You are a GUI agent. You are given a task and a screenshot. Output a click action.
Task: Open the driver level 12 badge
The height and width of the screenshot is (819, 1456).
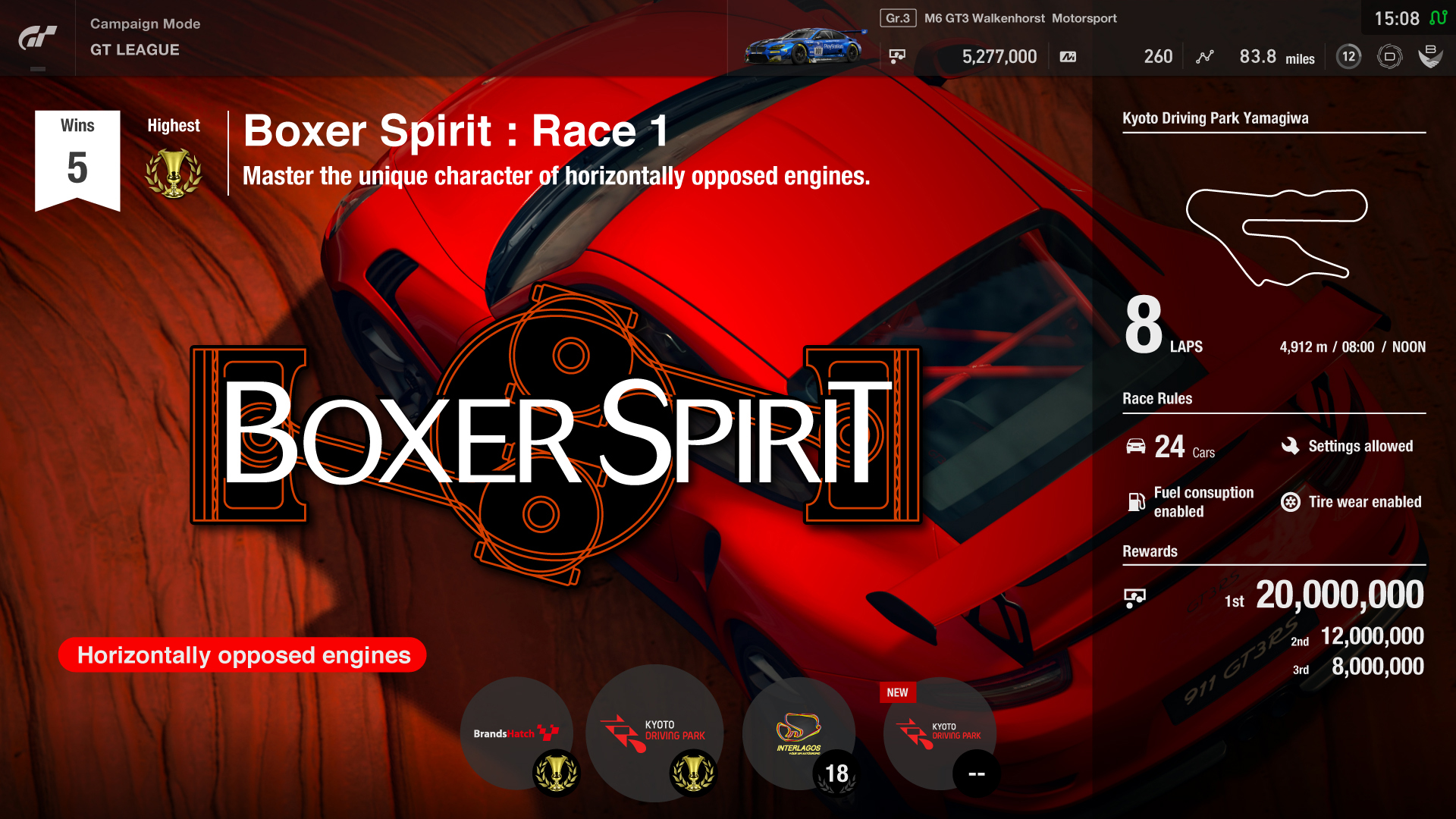click(1348, 56)
